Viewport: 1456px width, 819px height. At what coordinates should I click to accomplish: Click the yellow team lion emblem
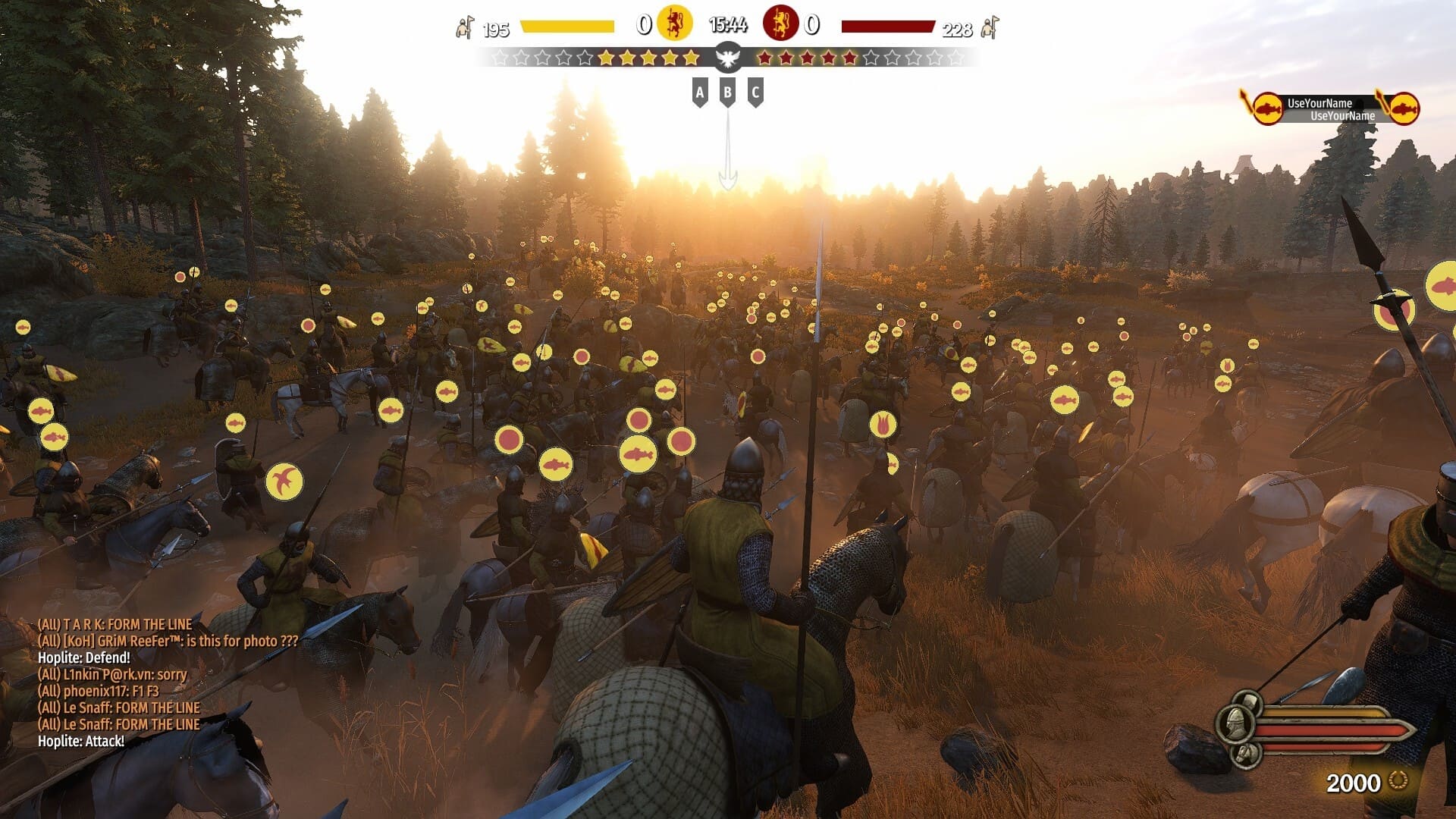pos(674,24)
